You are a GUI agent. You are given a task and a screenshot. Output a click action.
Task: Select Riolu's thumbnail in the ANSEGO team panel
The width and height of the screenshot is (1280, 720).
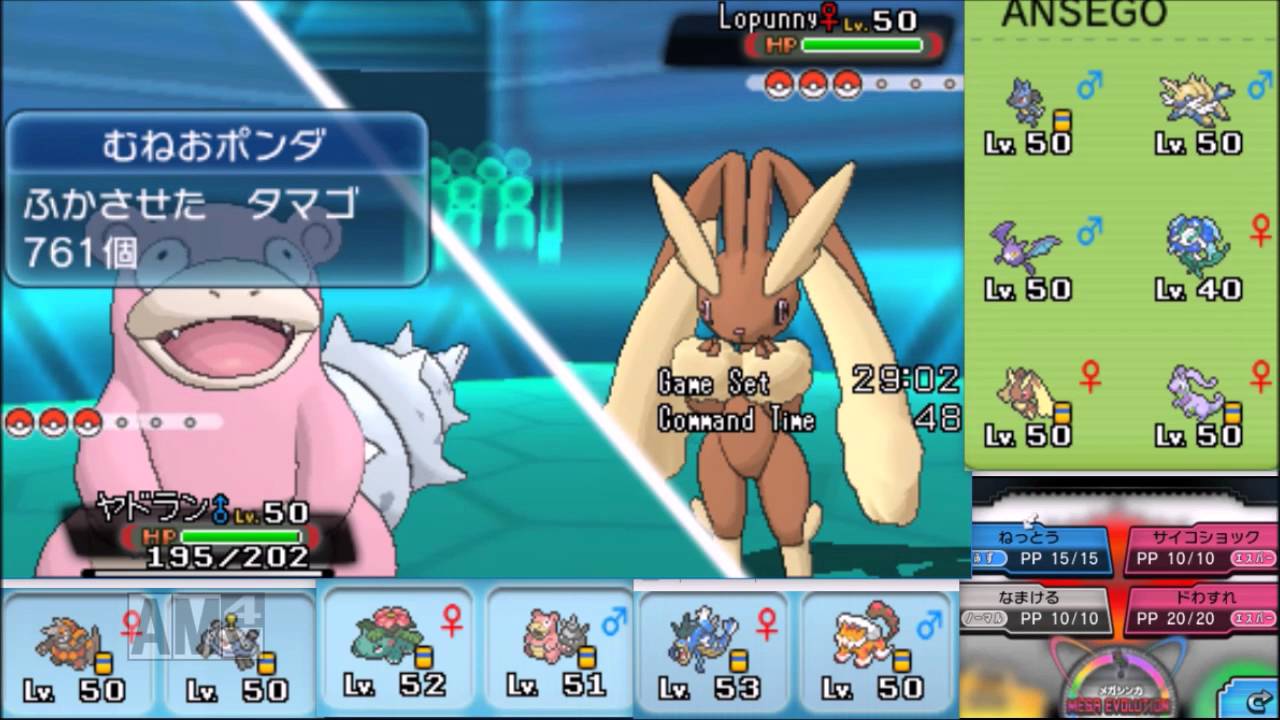click(x=1025, y=103)
